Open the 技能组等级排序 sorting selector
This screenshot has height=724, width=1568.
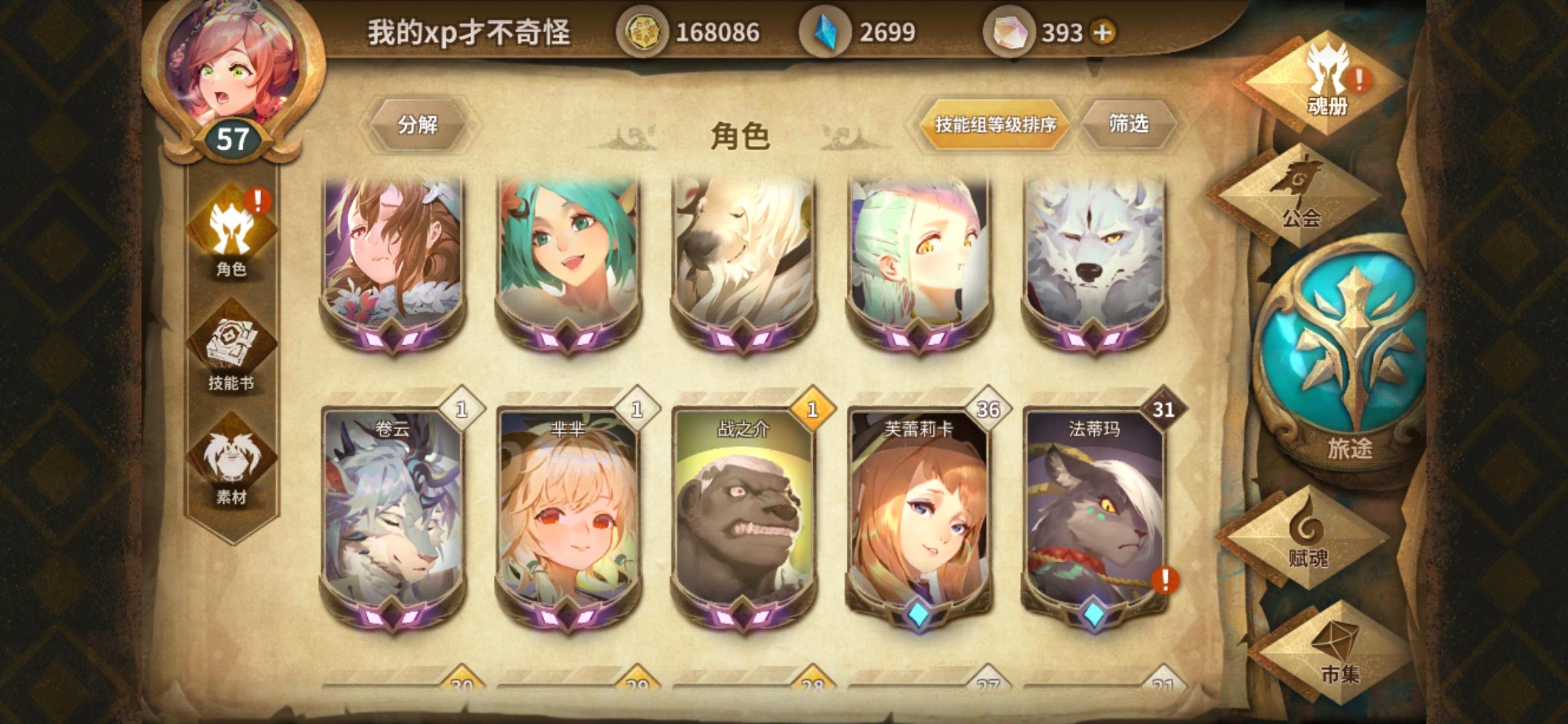997,125
